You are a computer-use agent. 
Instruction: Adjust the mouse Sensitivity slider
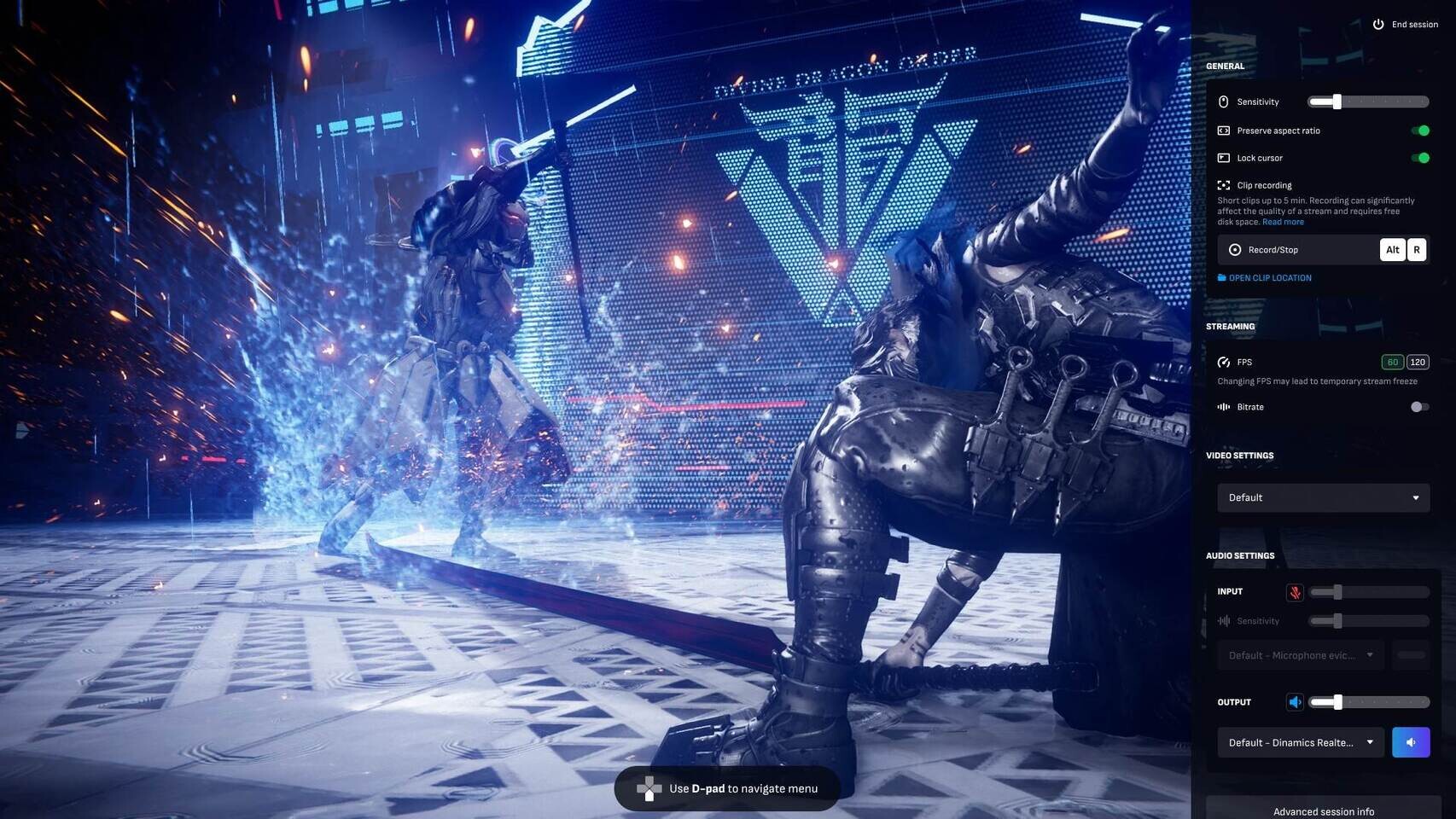pyautogui.click(x=1337, y=102)
